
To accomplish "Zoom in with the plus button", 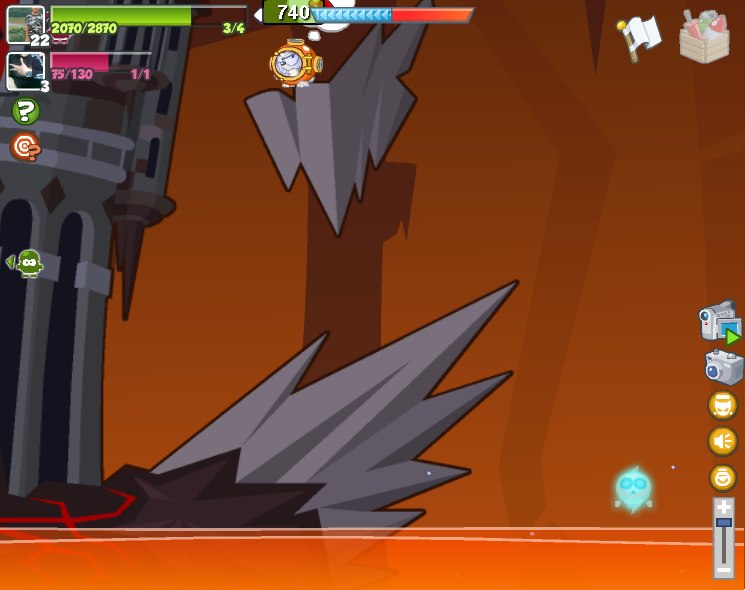I will tap(723, 508).
